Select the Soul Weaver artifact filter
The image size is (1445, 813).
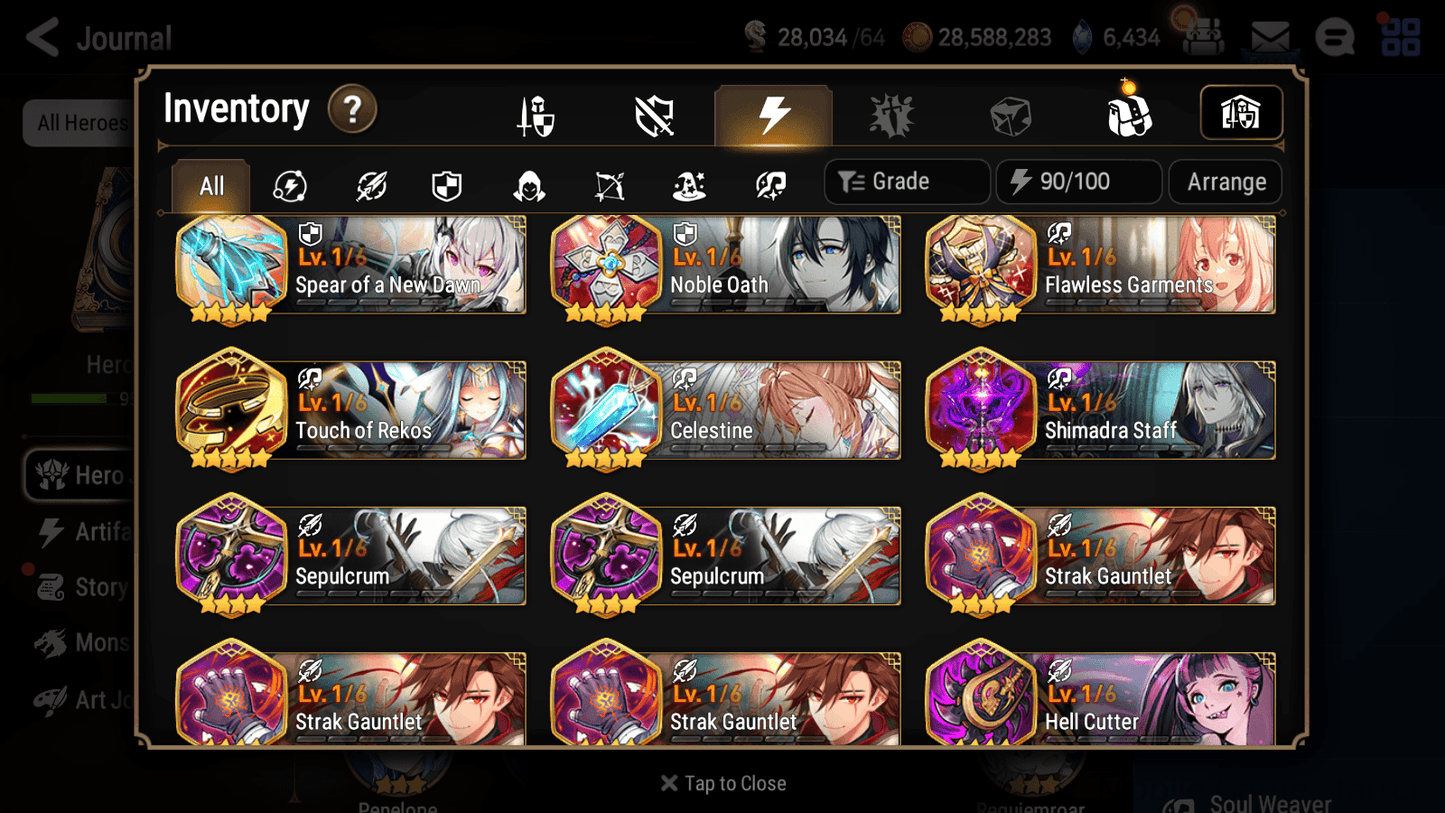[768, 186]
